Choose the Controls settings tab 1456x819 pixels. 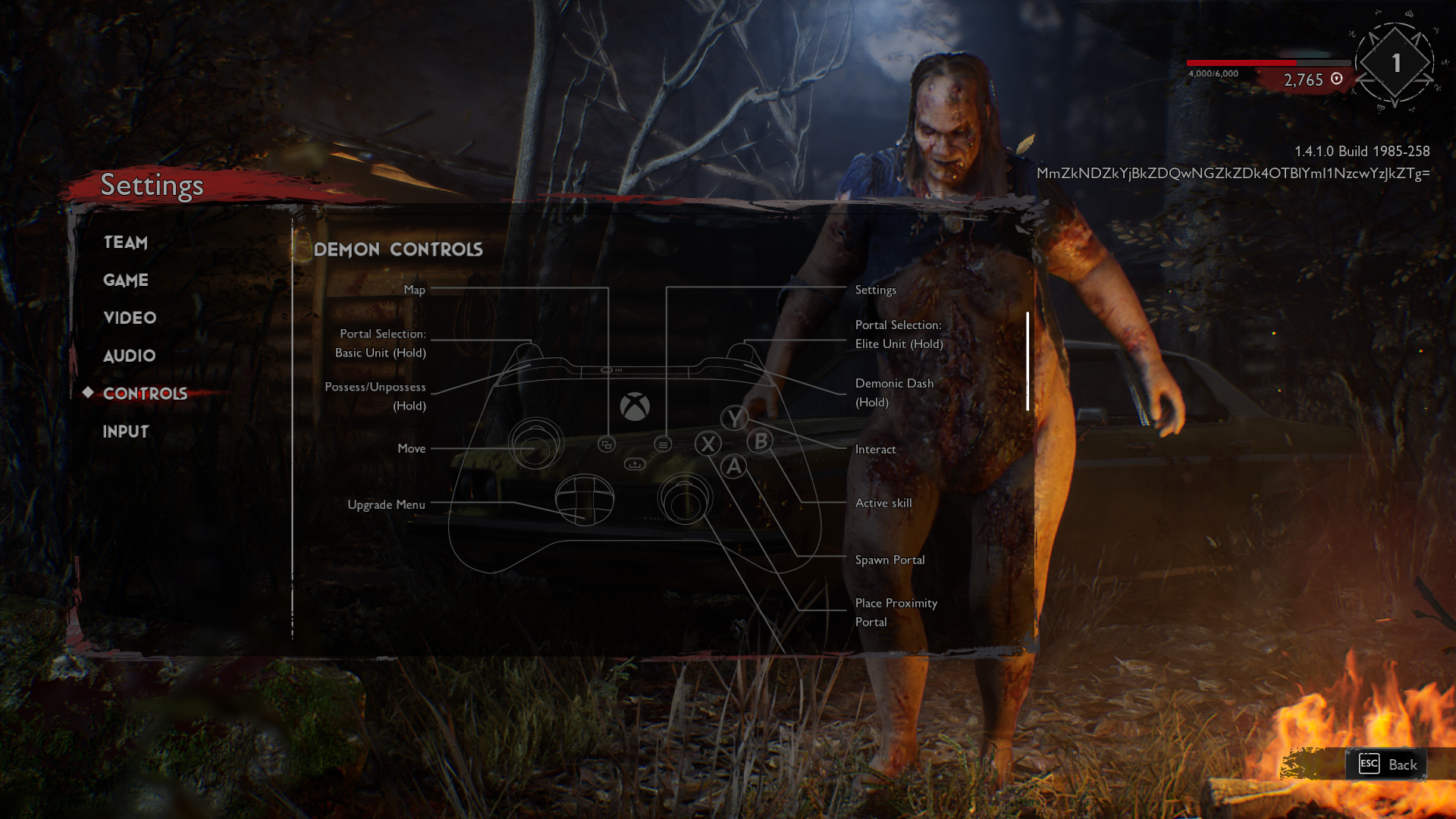pyautogui.click(x=145, y=394)
